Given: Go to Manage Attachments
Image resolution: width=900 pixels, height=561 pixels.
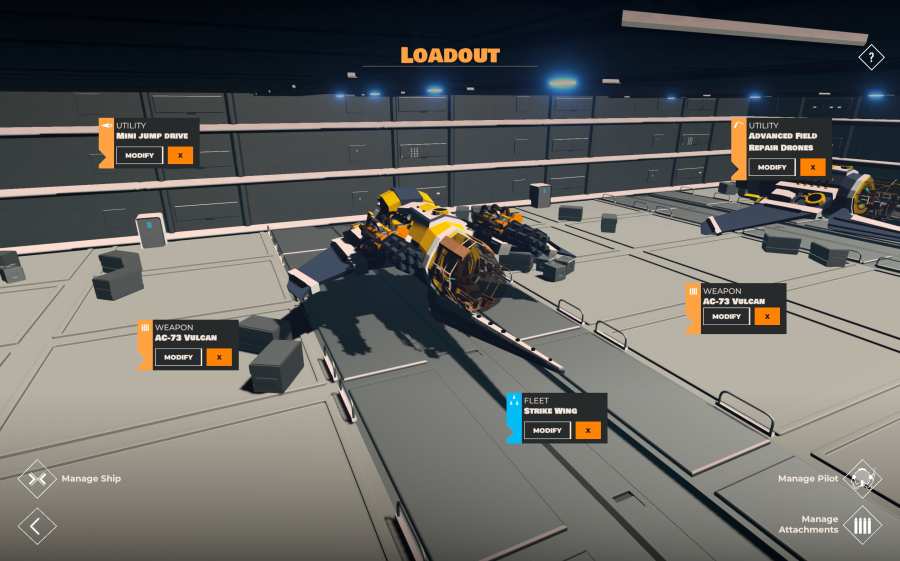Looking at the screenshot, I should (862, 525).
